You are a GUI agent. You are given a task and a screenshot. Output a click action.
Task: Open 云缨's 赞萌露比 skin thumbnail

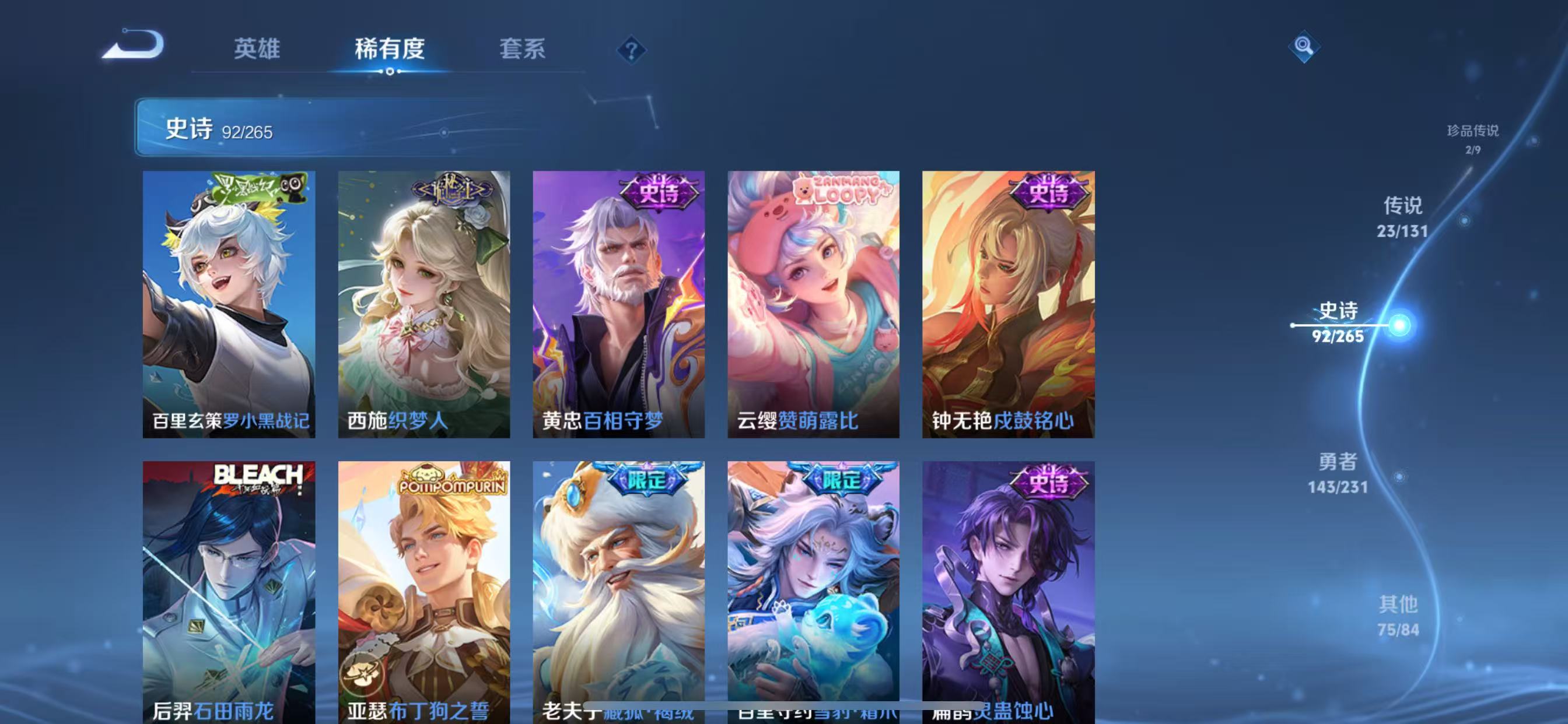point(813,304)
